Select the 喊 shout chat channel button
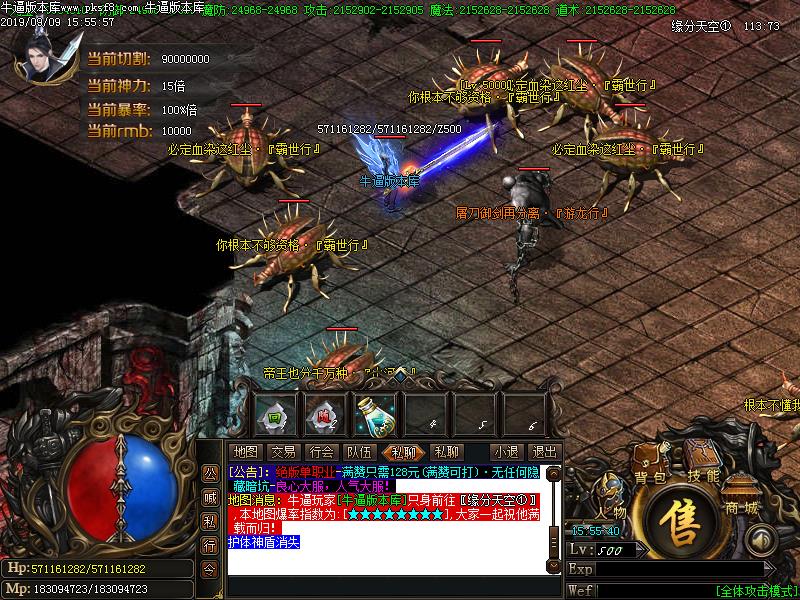The image size is (800, 600). click(209, 496)
